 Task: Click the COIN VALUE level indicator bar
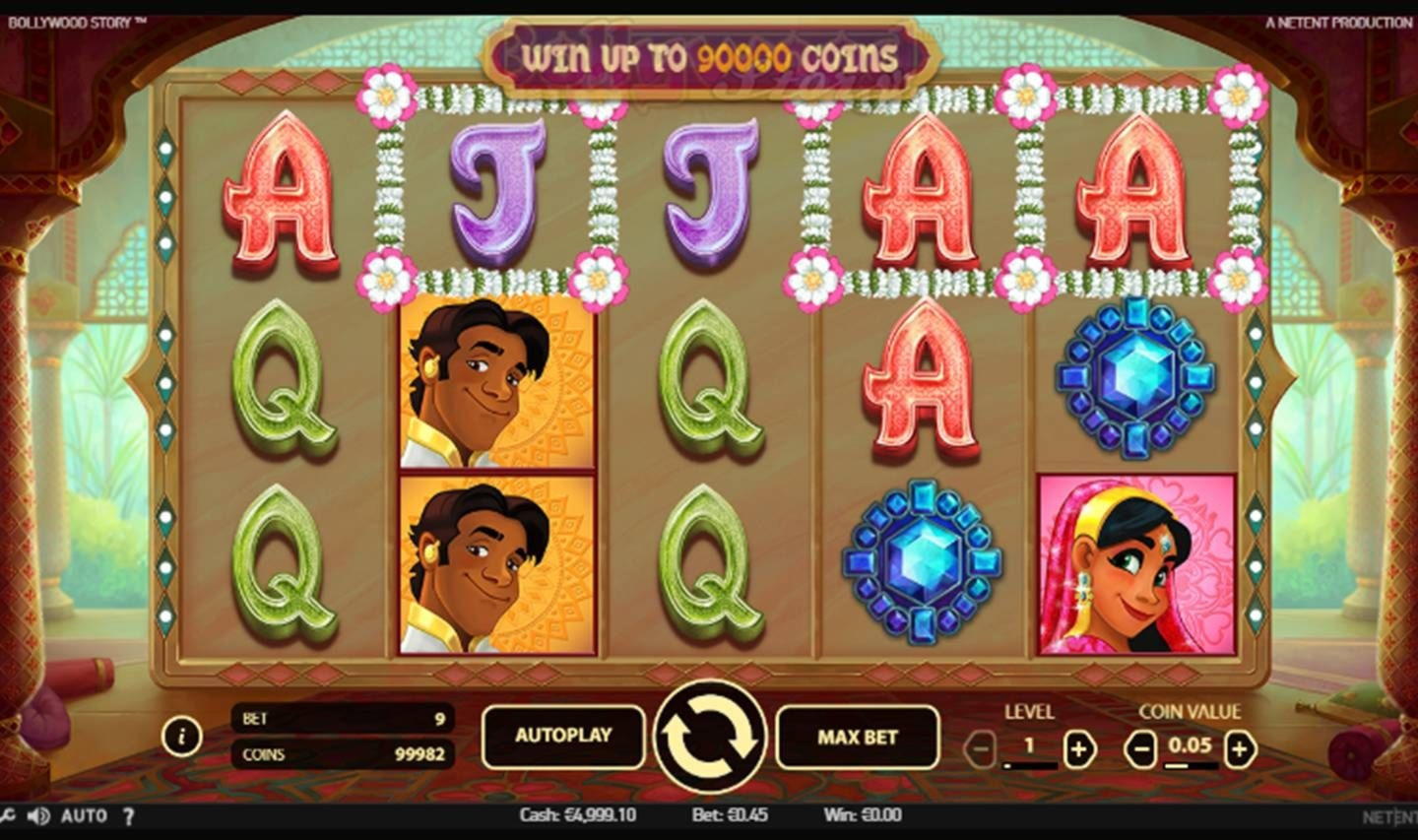(x=1189, y=763)
